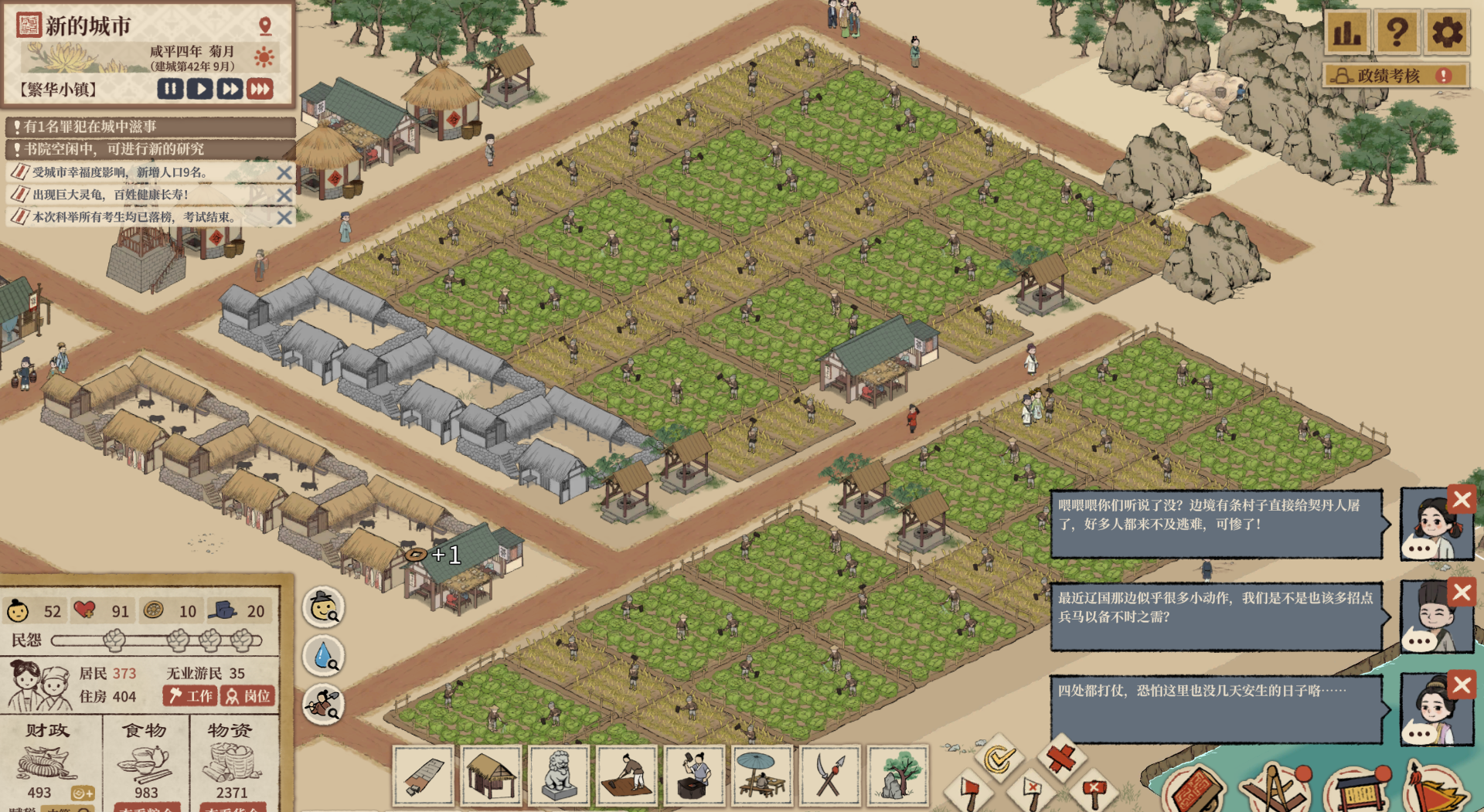Click the 工作 work button
The image size is (1484, 812).
pyautogui.click(x=190, y=696)
